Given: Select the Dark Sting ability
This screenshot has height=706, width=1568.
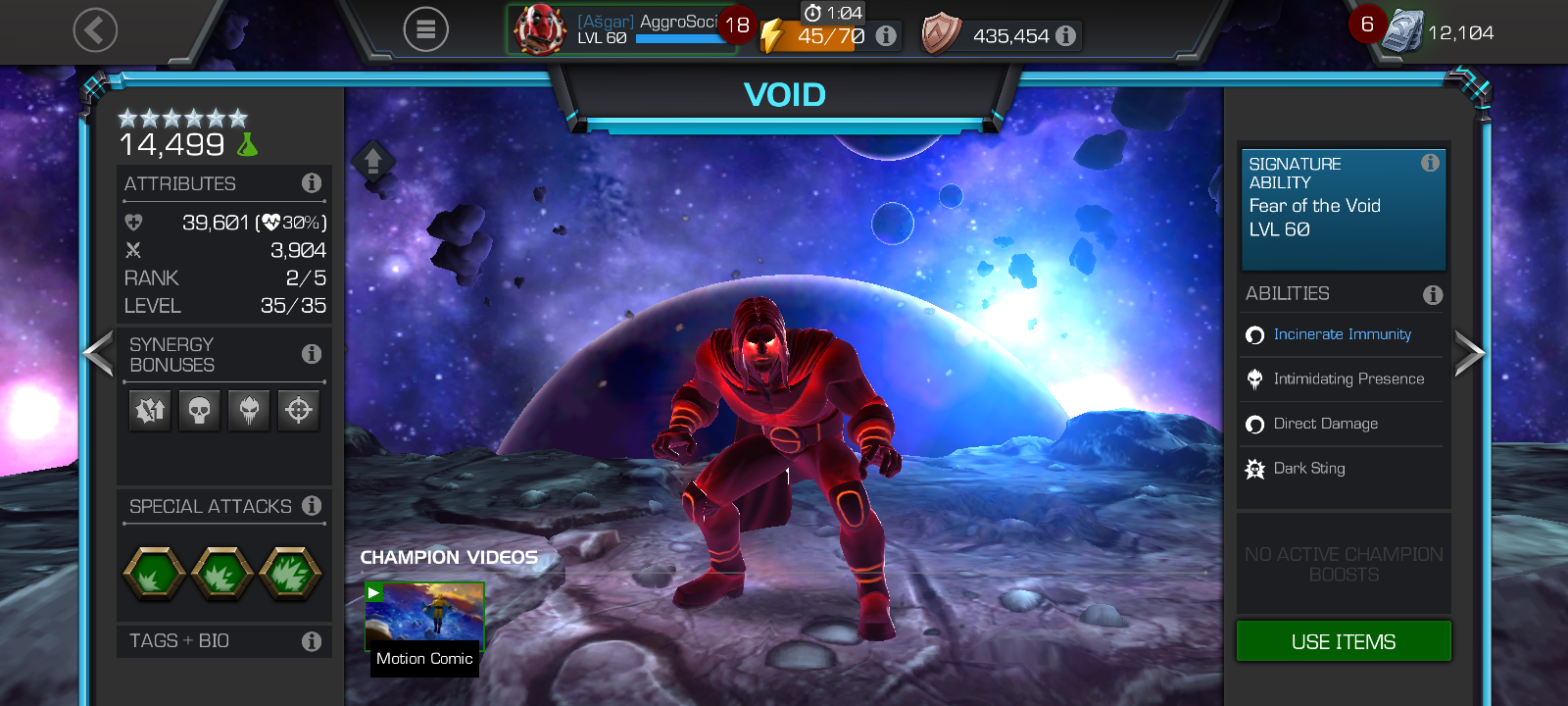Looking at the screenshot, I should 1309,469.
